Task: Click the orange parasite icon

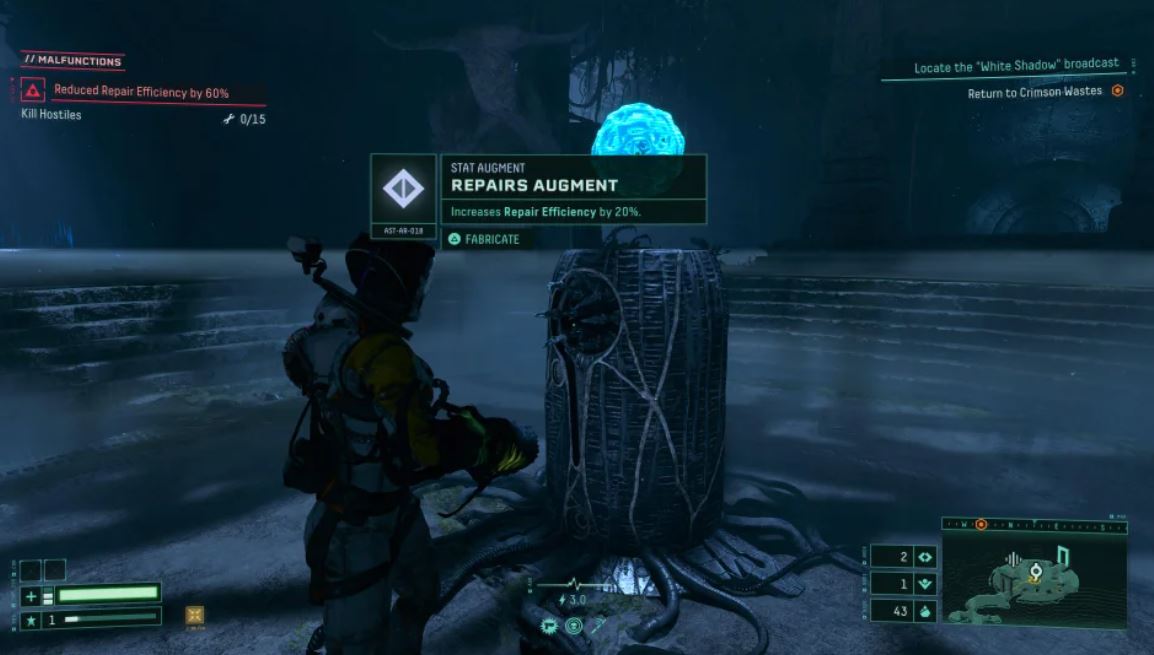Action: pyautogui.click(x=195, y=615)
